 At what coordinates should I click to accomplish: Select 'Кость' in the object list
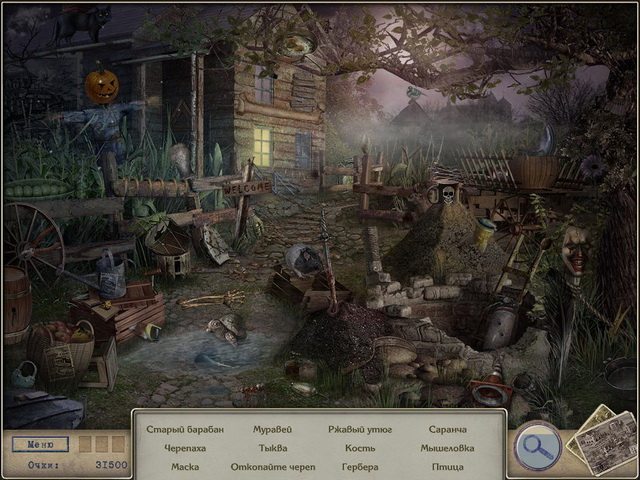tap(359, 448)
